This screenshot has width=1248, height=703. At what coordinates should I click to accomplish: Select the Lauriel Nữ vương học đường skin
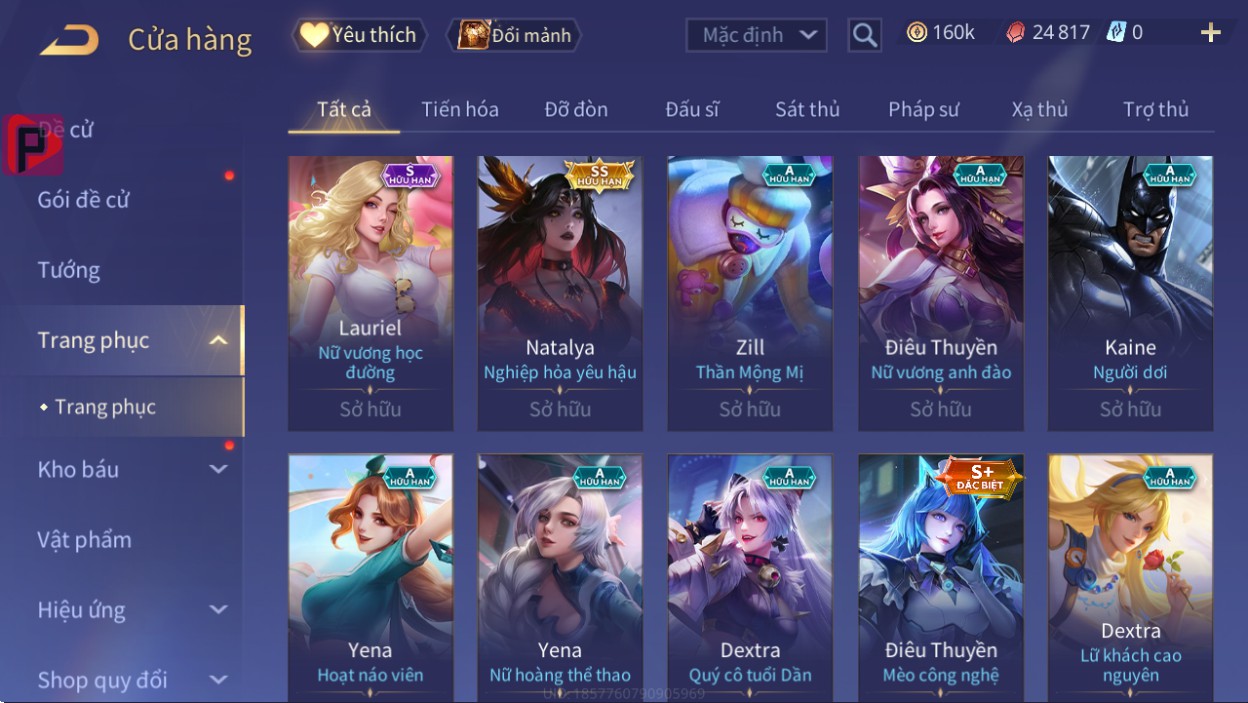click(370, 292)
